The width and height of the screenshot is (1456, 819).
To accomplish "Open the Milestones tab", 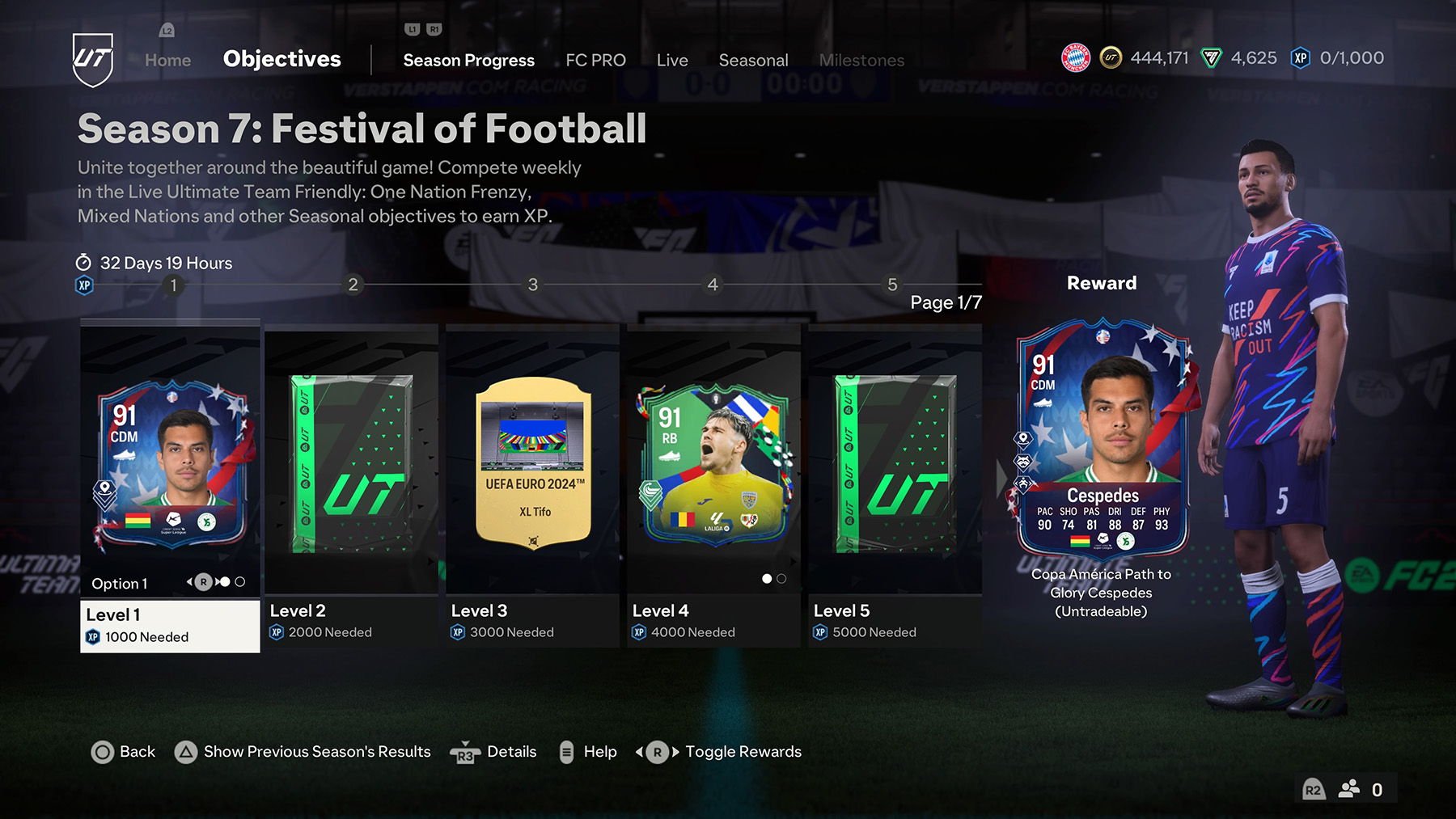I will click(861, 60).
